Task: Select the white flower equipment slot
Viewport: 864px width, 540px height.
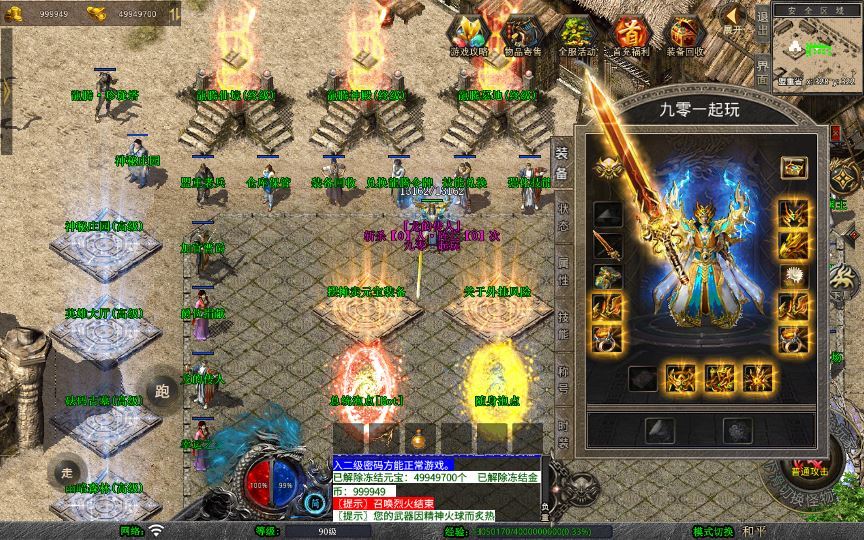Action: tap(794, 274)
